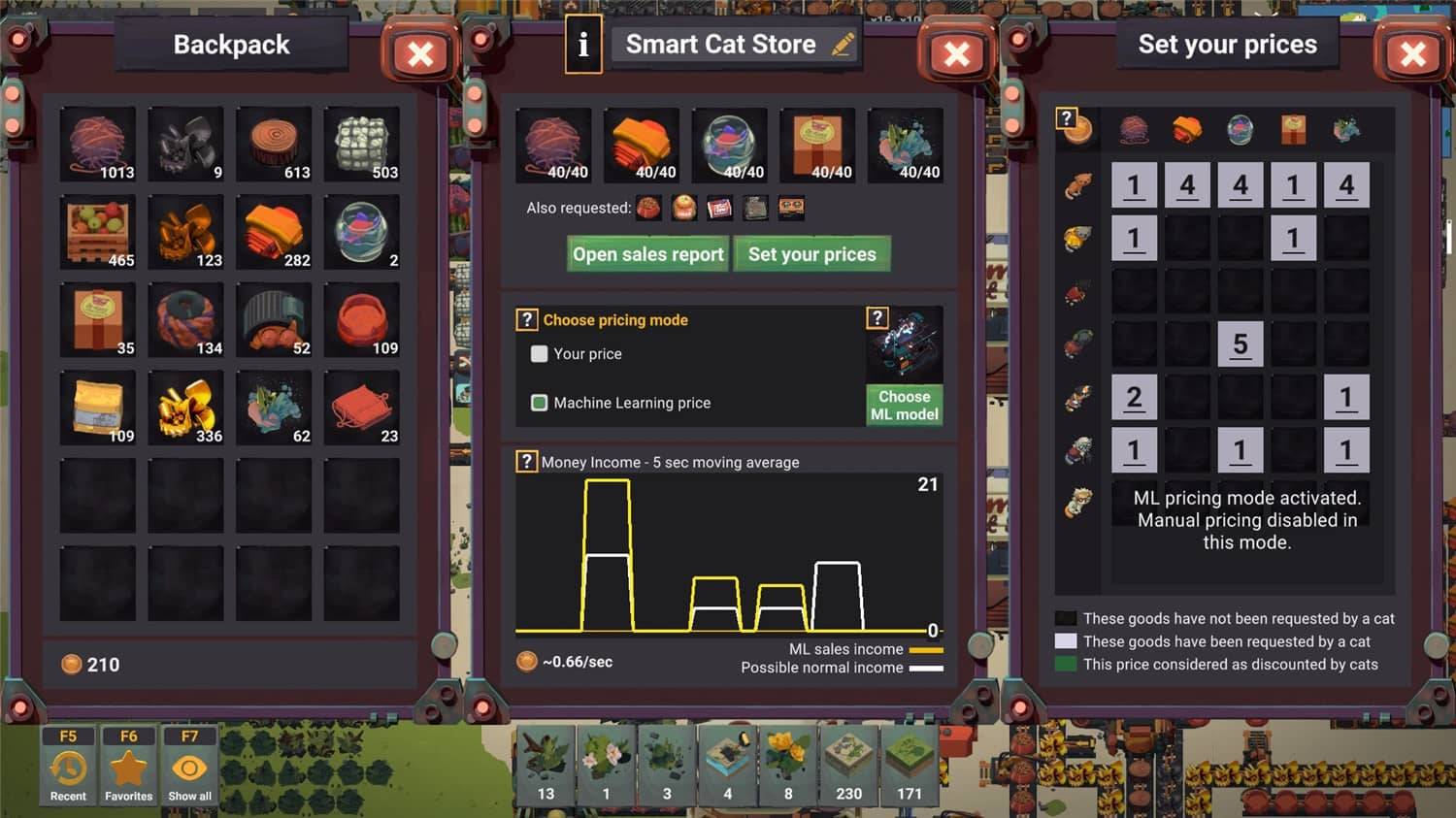This screenshot has width=1456, height=818.
Task: Select the crystal cluster icon in Smart Cat Store
Action: coord(905,144)
